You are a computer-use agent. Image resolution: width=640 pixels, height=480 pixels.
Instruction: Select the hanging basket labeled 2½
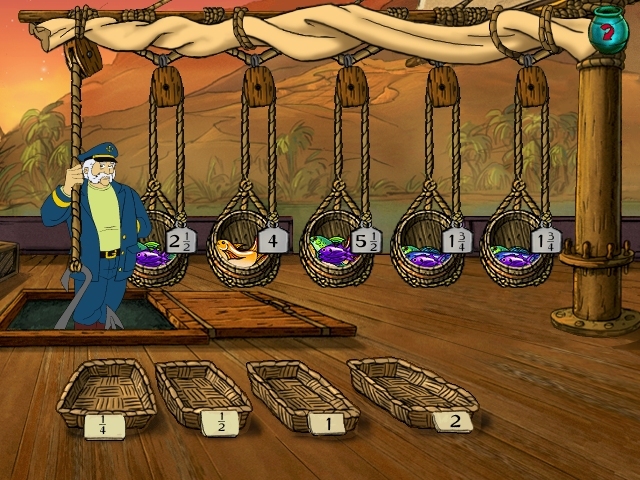tap(167, 250)
